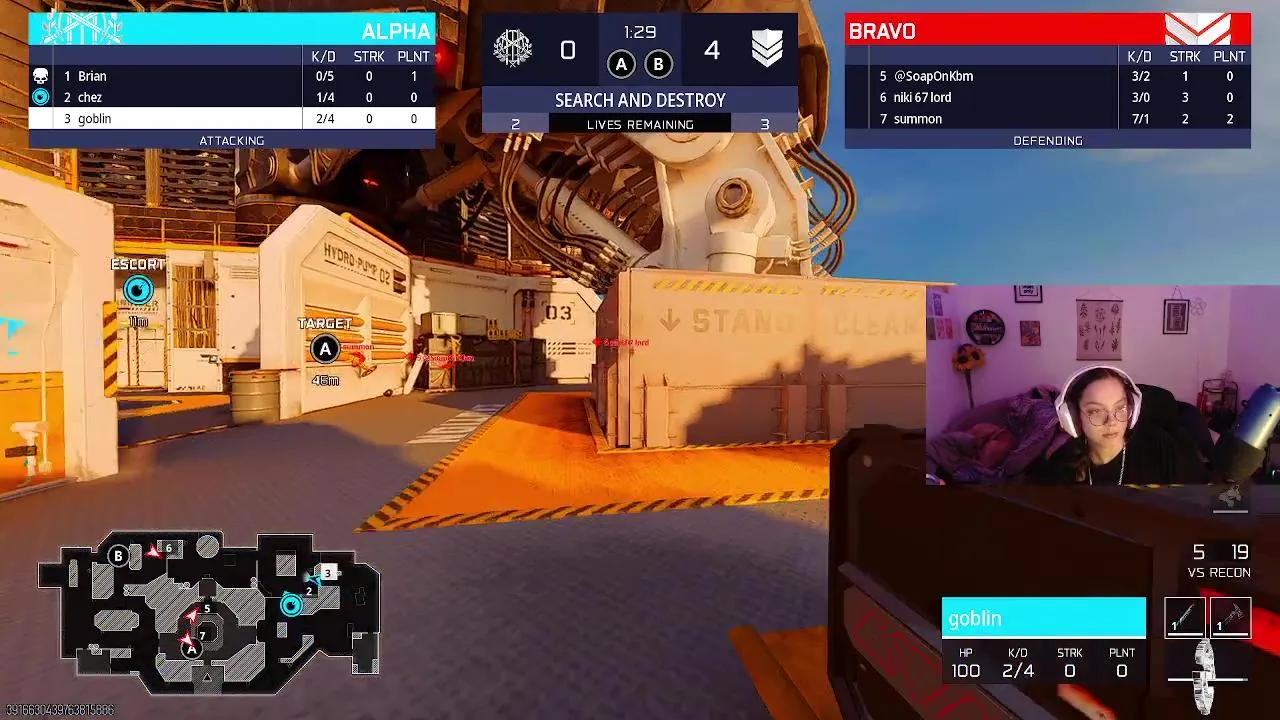Click the bomb site B indicator under the timer
Viewport: 1280px width, 720px height.
click(658, 65)
